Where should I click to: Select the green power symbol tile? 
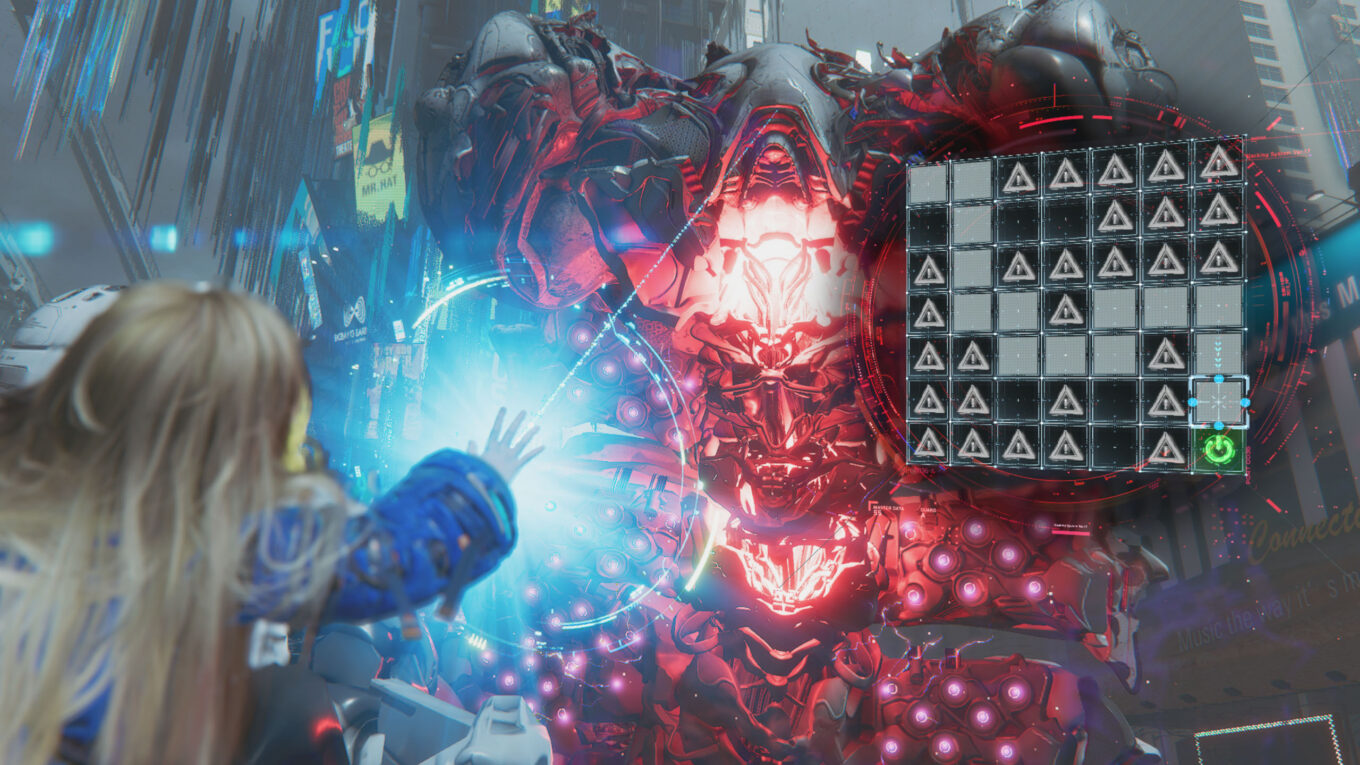1219,448
